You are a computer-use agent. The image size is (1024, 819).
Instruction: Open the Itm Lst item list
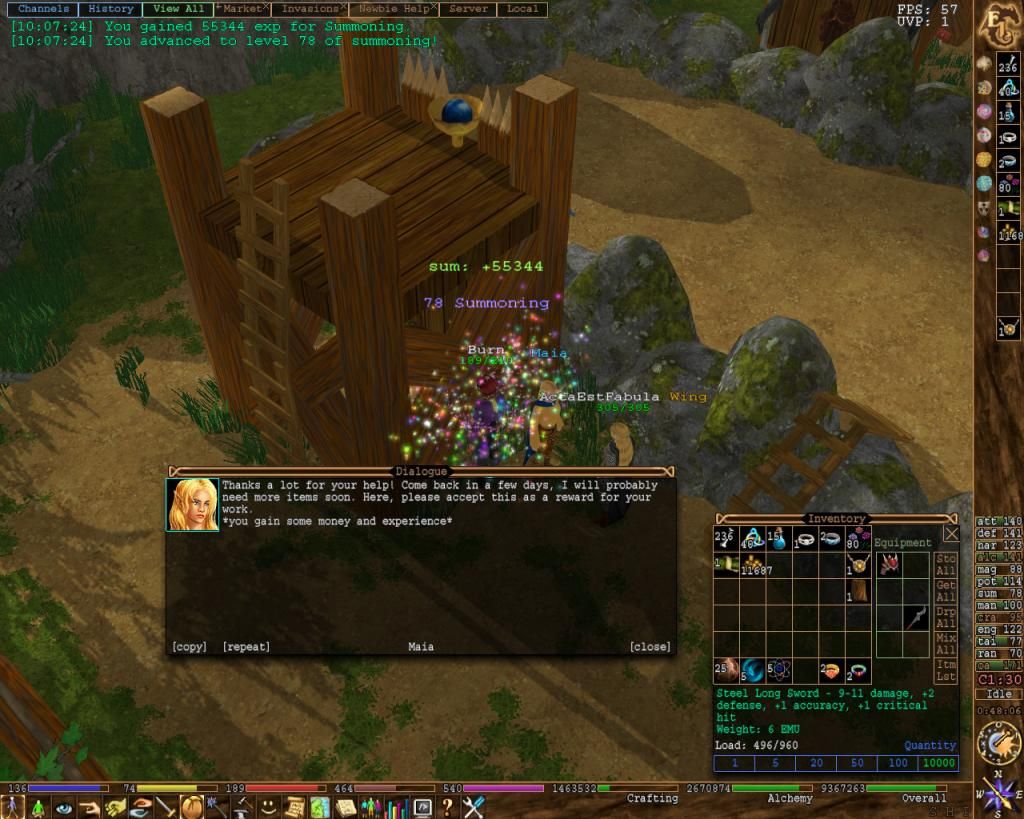click(x=945, y=670)
